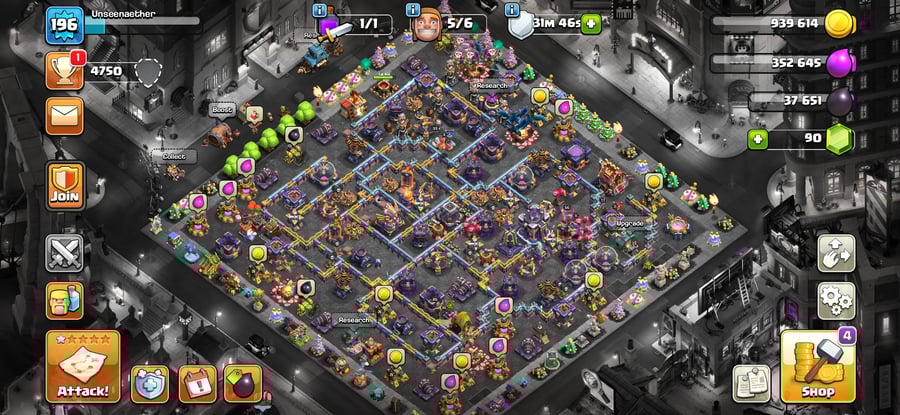Tap the Join clan shield button

tap(65, 186)
